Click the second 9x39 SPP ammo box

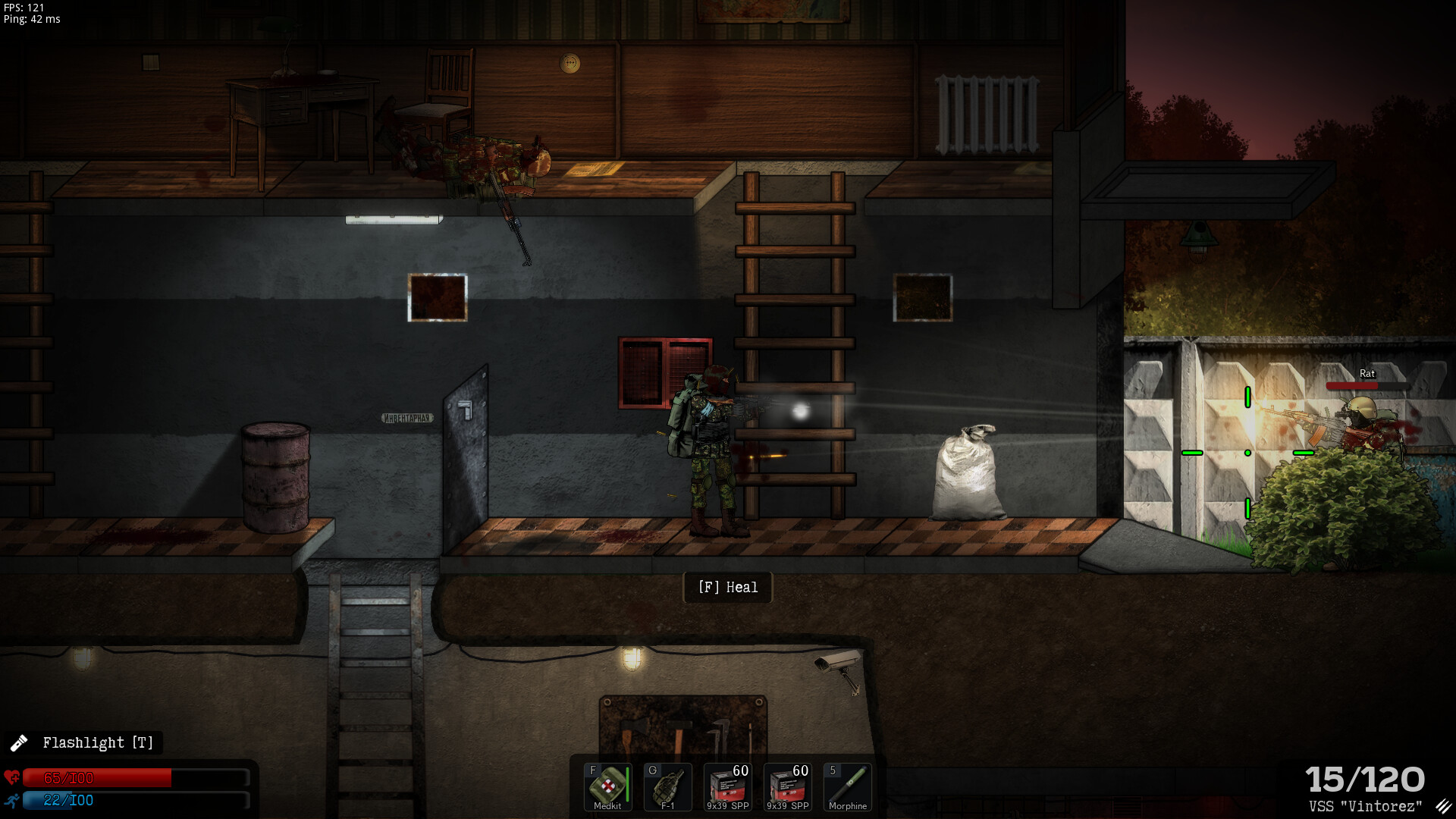click(x=786, y=787)
